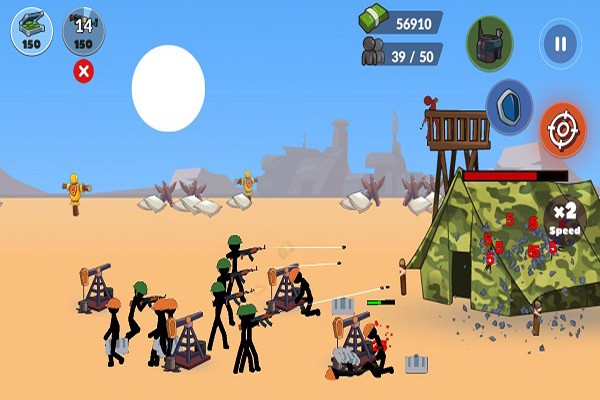
Task: Pause the game
Action: [x=560, y=44]
